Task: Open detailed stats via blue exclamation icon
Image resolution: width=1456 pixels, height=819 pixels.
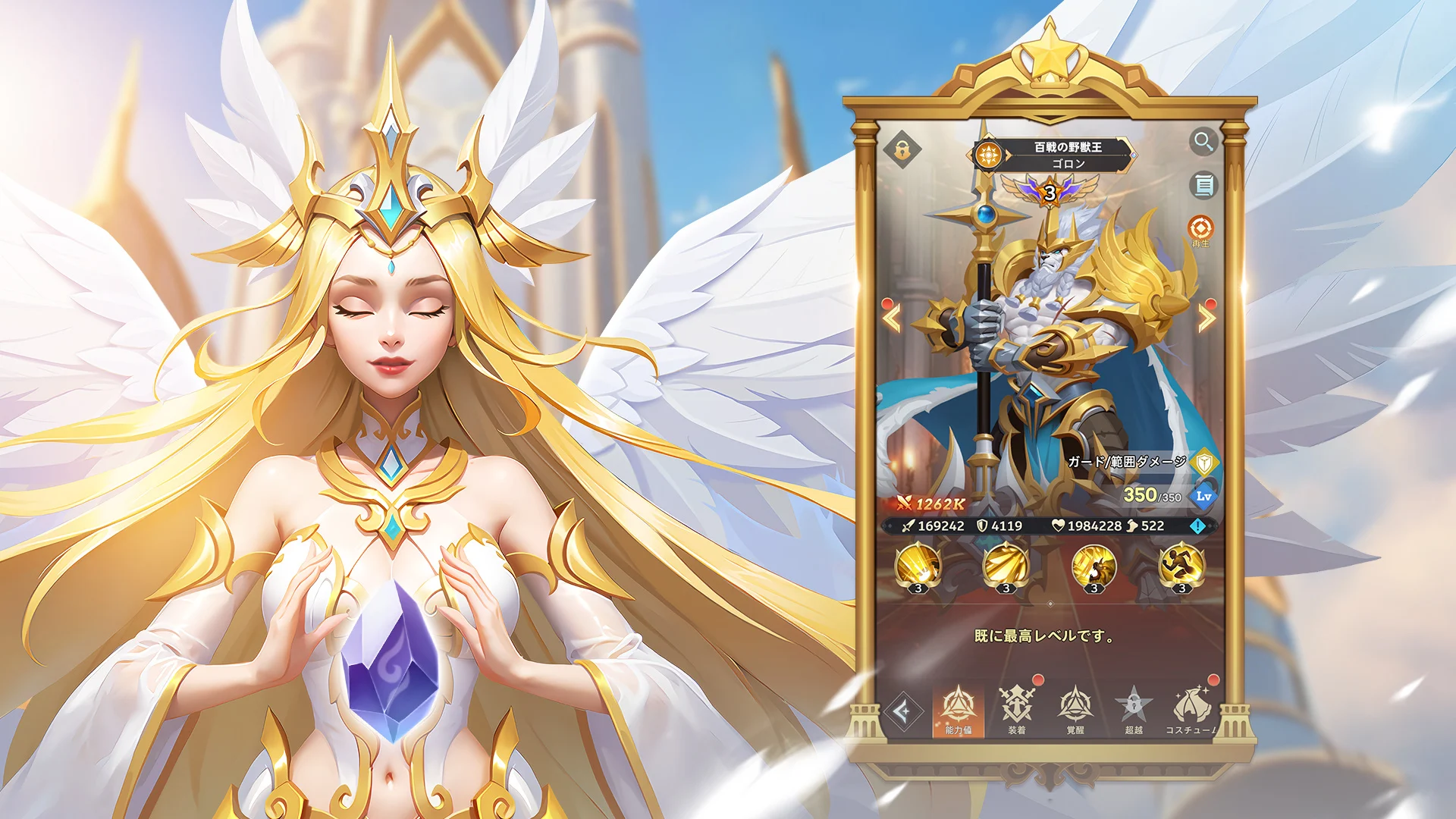Action: [1197, 526]
